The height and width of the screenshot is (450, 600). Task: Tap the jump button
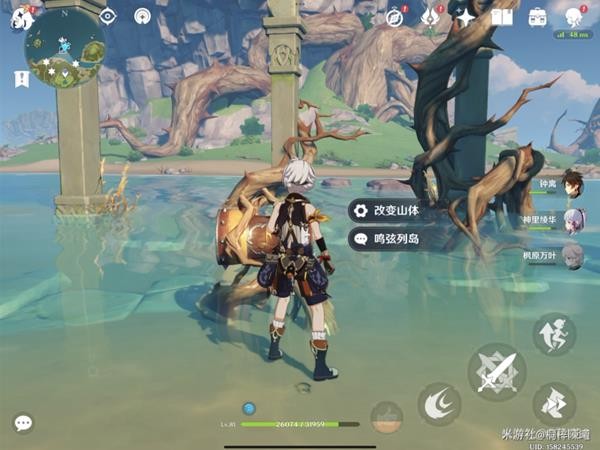(x=553, y=403)
